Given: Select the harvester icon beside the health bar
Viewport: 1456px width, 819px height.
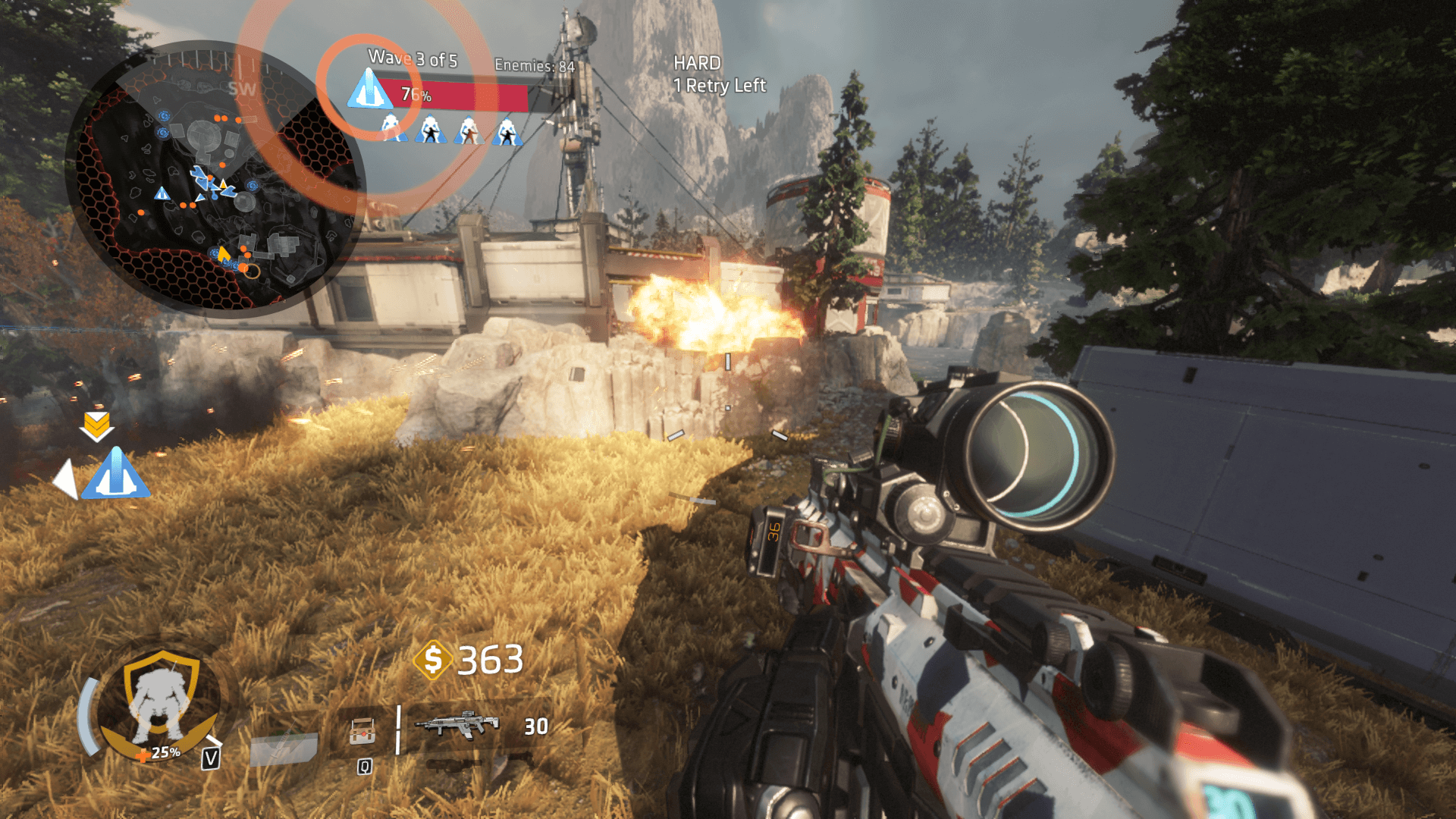Looking at the screenshot, I should tap(369, 90).
